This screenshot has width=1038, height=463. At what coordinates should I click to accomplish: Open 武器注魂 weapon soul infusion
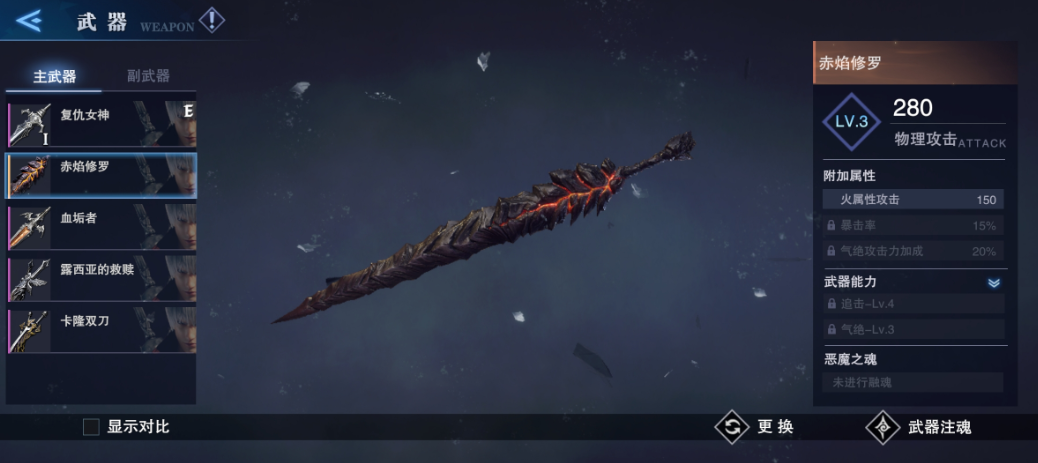coord(920,427)
